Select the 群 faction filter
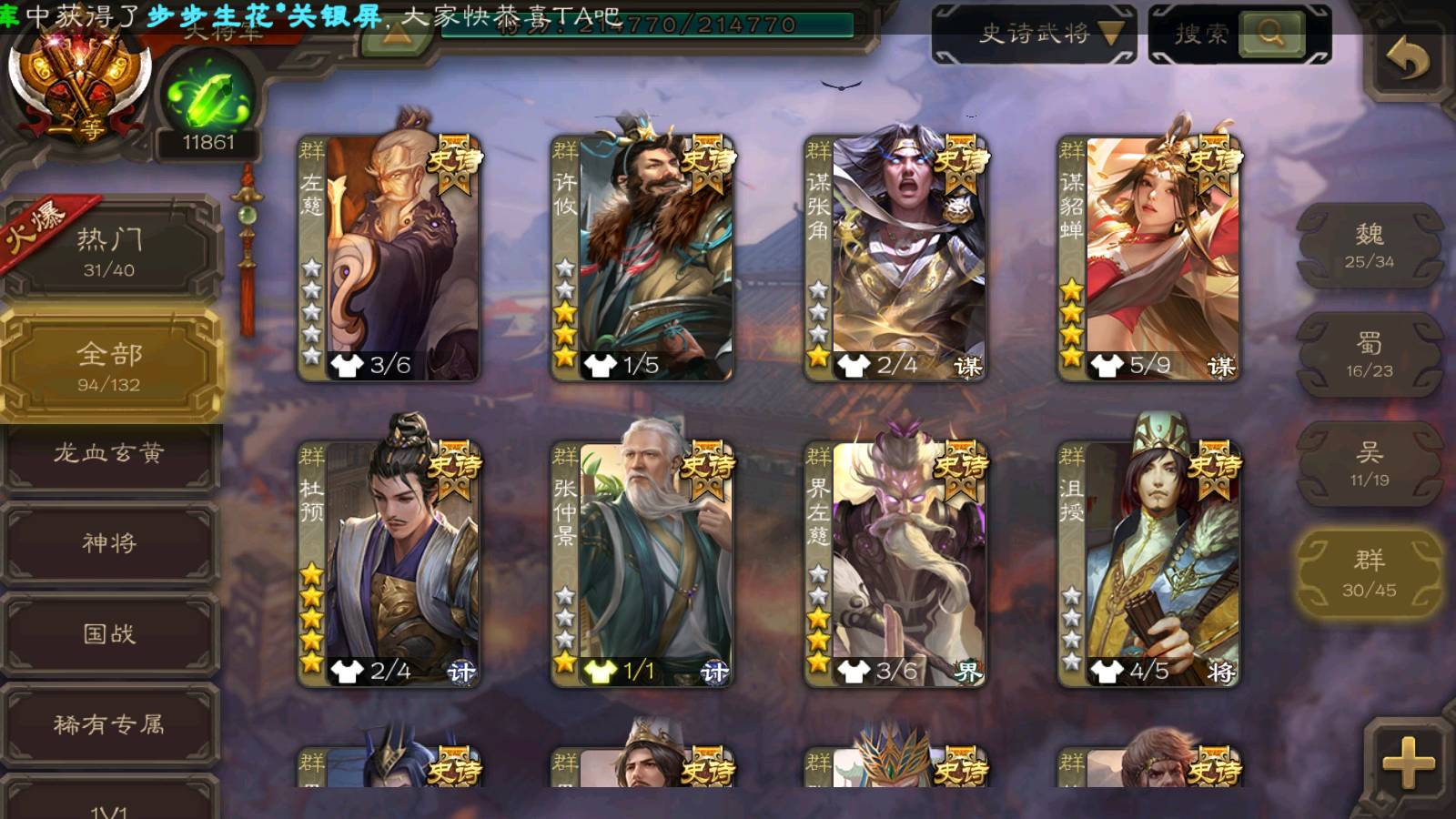Image resolution: width=1456 pixels, height=819 pixels. pyautogui.click(x=1369, y=573)
